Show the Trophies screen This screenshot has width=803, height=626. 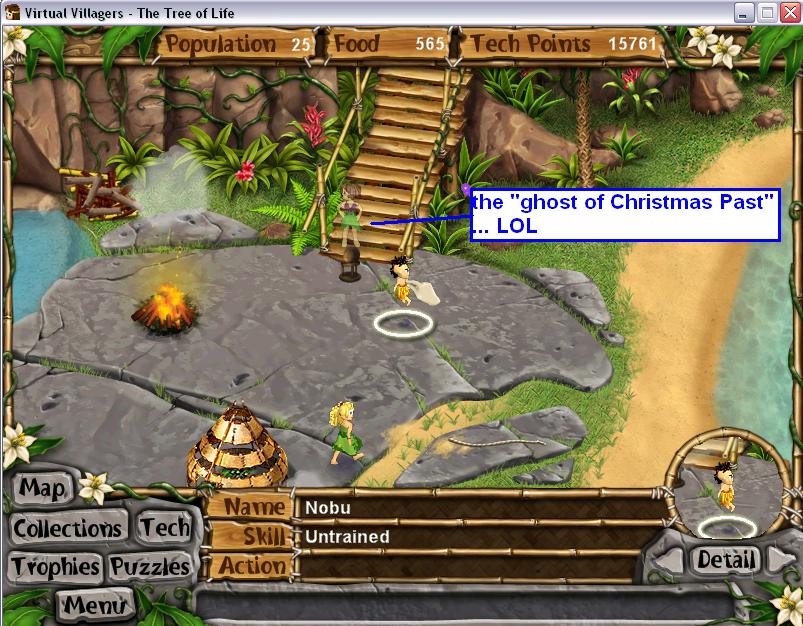pyautogui.click(x=55, y=567)
